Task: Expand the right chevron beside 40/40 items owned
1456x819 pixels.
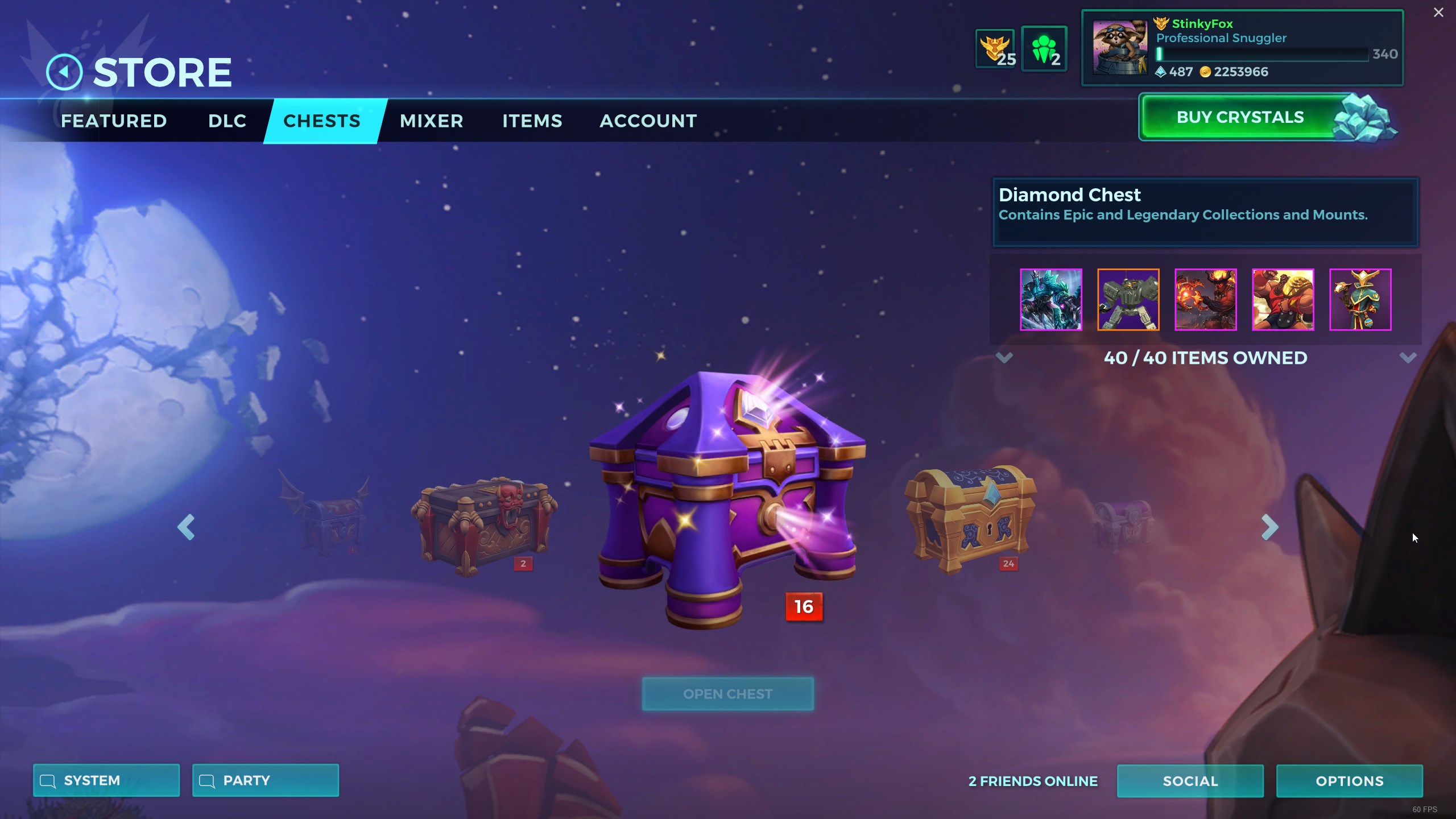Action: [1408, 358]
